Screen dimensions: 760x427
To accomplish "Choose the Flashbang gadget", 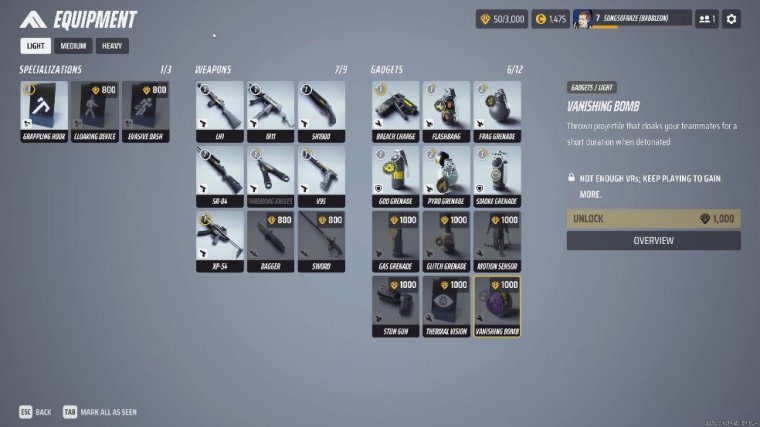I will pyautogui.click(x=446, y=111).
